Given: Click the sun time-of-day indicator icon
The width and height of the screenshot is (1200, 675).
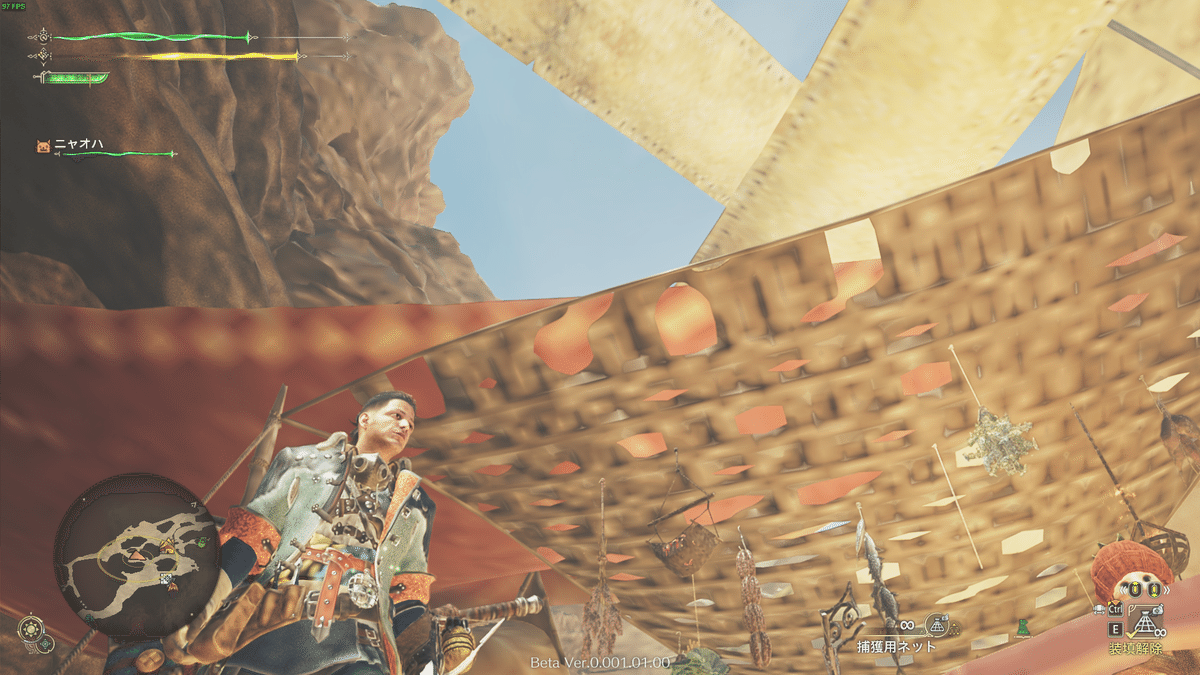Looking at the screenshot, I should click(32, 630).
